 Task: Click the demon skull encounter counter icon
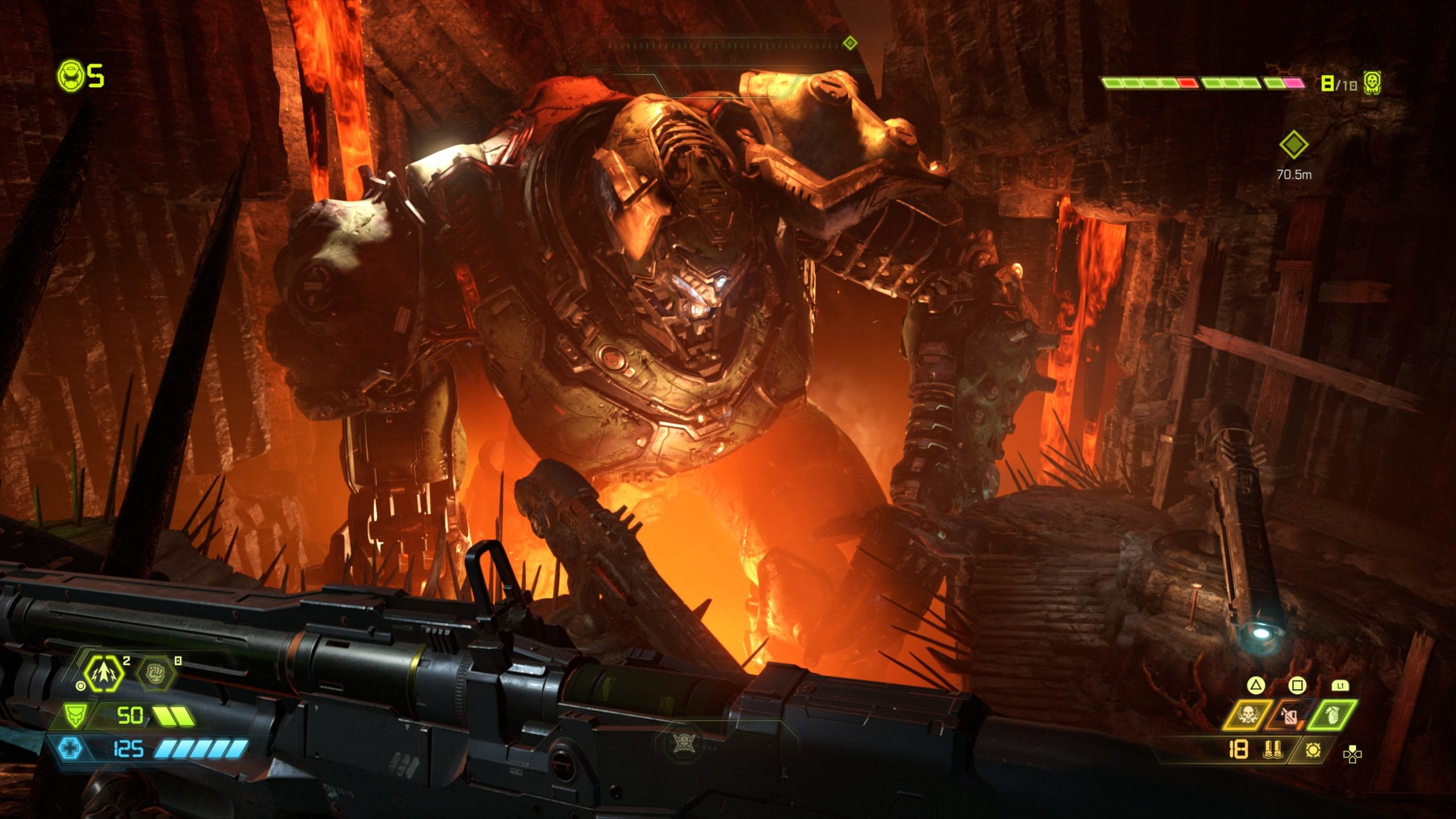[x=1372, y=84]
